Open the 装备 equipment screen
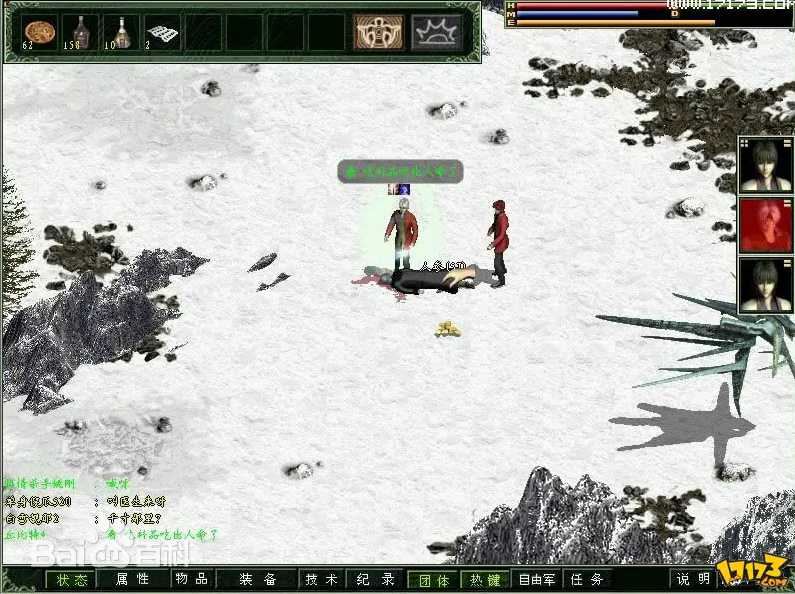 pos(258,579)
